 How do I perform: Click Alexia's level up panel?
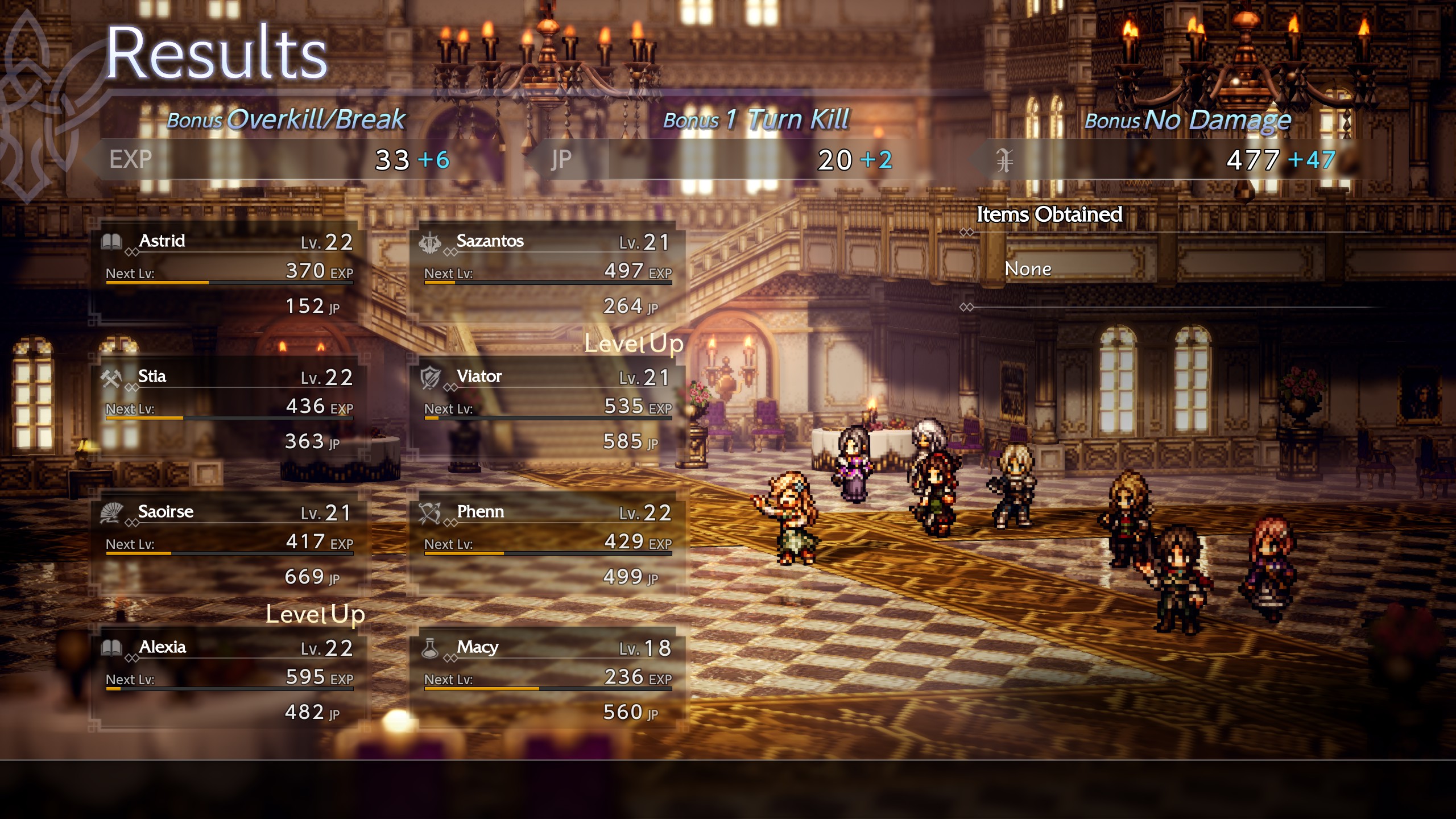[x=229, y=680]
